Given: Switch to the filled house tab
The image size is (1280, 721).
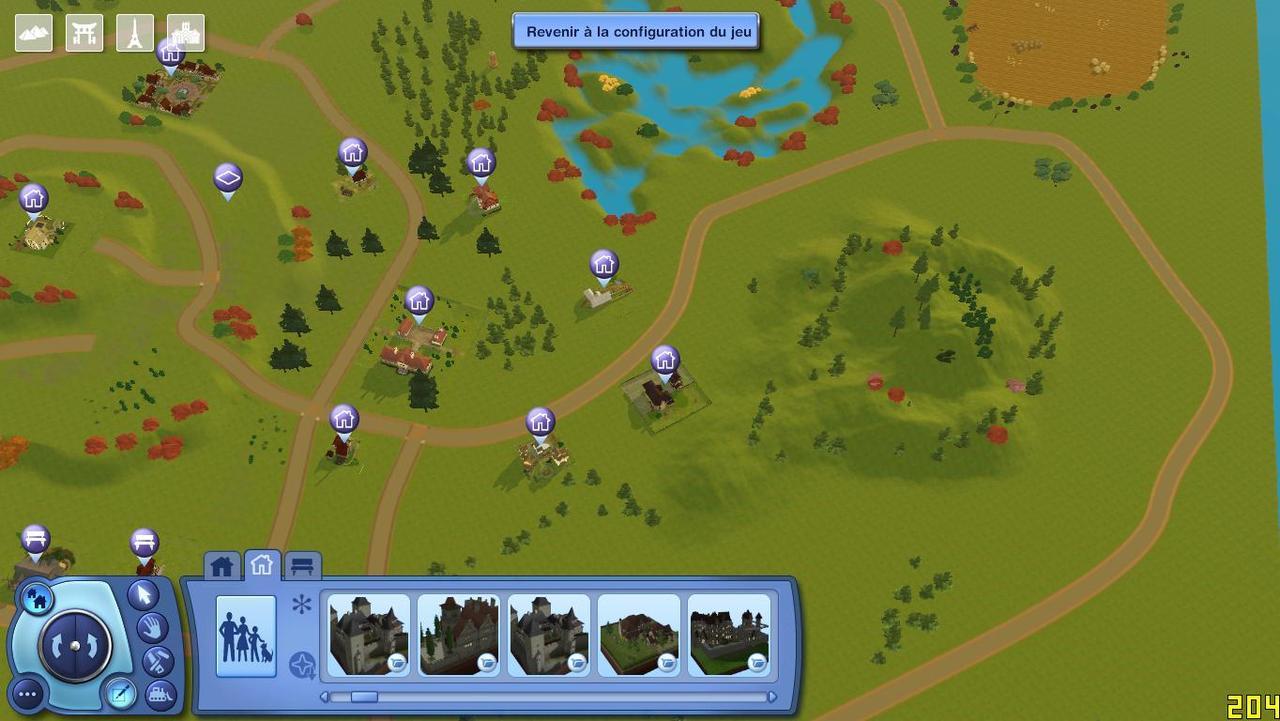Looking at the screenshot, I should pyautogui.click(x=222, y=567).
